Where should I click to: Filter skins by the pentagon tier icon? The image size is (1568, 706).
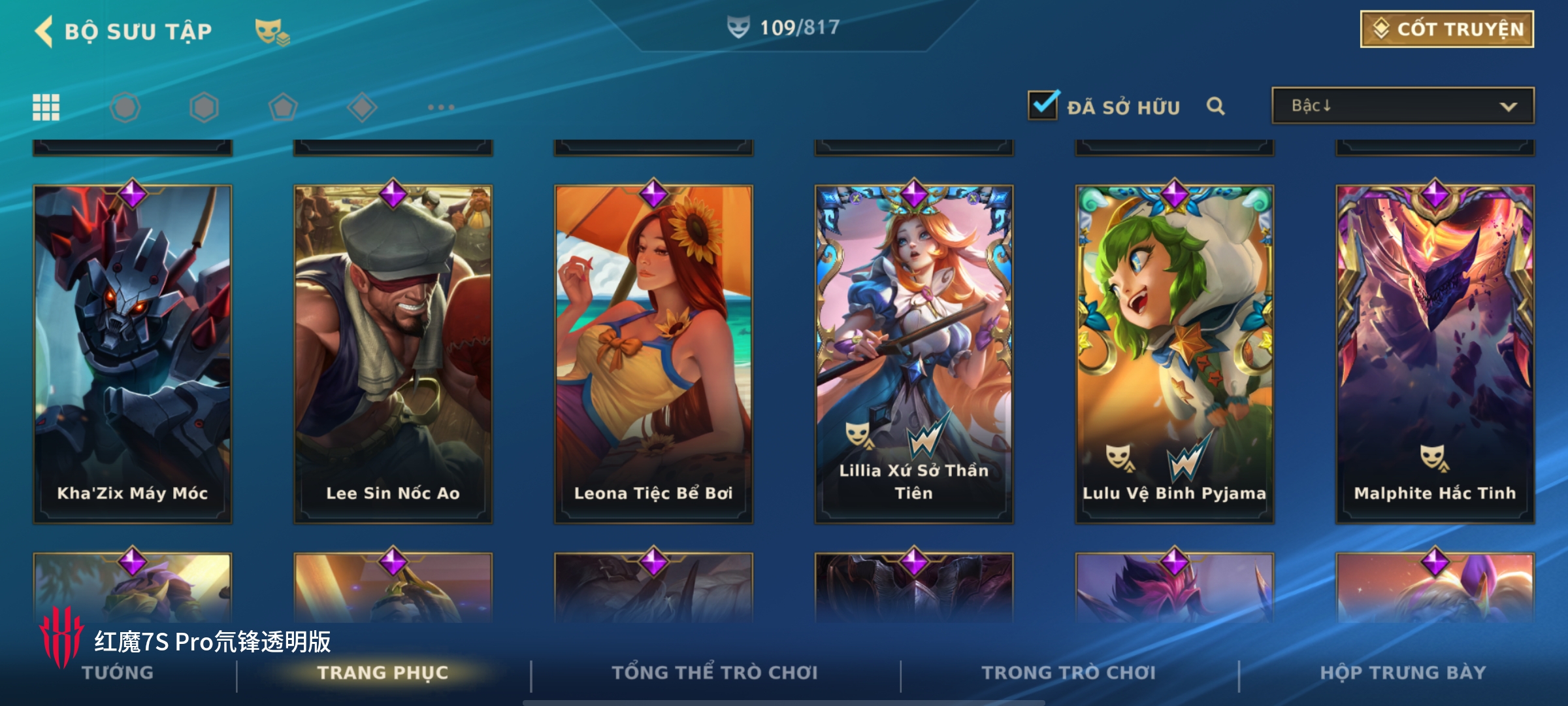coord(283,107)
